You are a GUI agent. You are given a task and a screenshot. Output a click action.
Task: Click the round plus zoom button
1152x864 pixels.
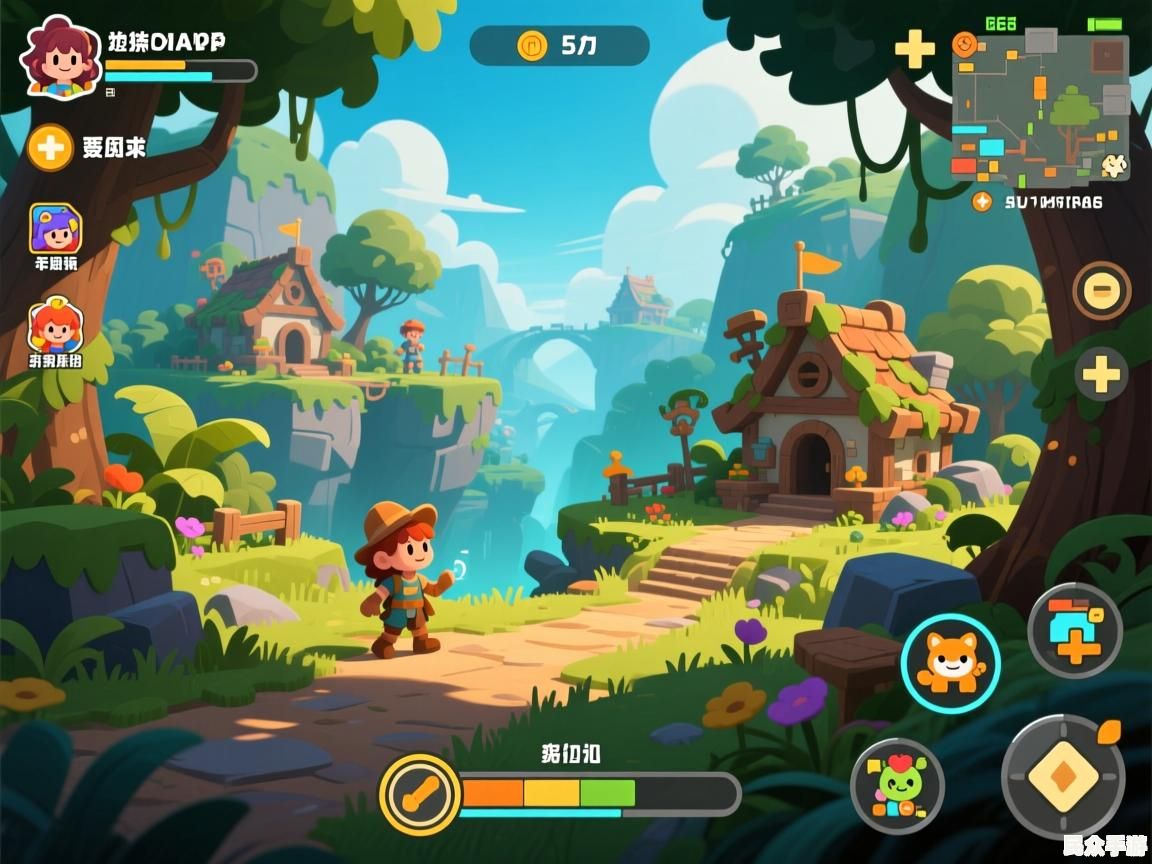tap(1101, 375)
